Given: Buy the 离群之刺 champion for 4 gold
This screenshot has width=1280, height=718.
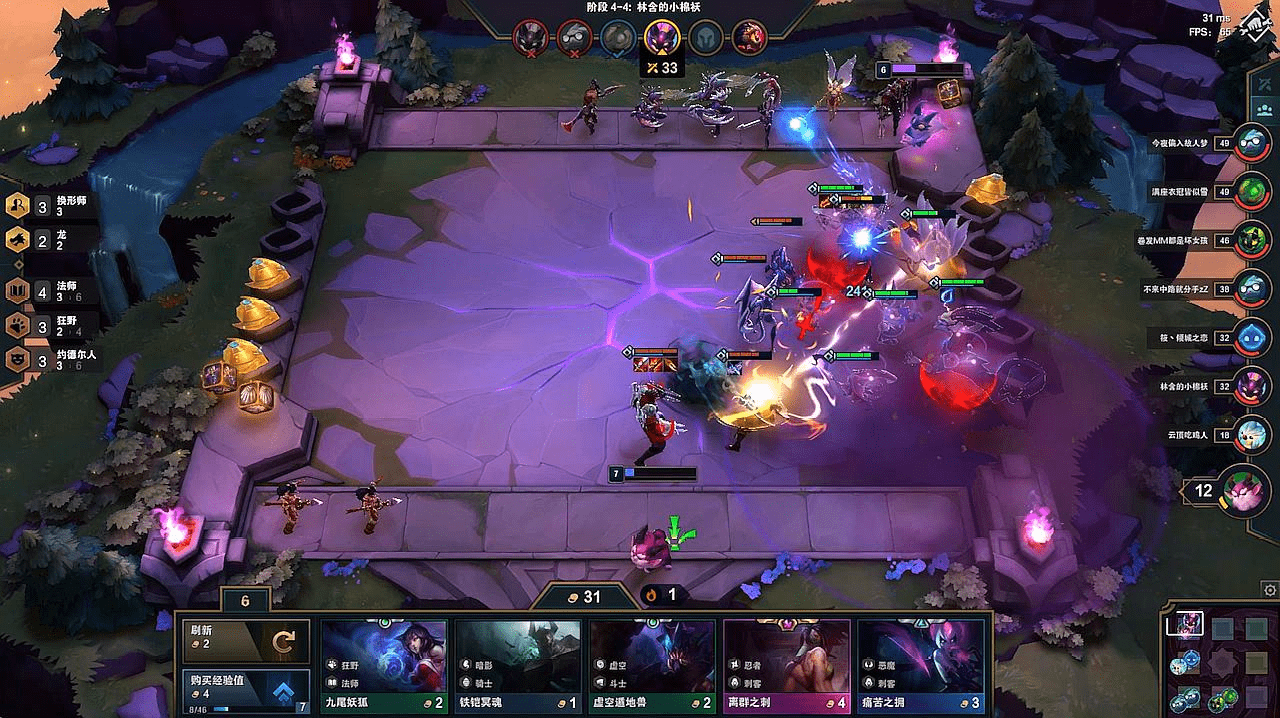Looking at the screenshot, I should pyautogui.click(x=786, y=665).
